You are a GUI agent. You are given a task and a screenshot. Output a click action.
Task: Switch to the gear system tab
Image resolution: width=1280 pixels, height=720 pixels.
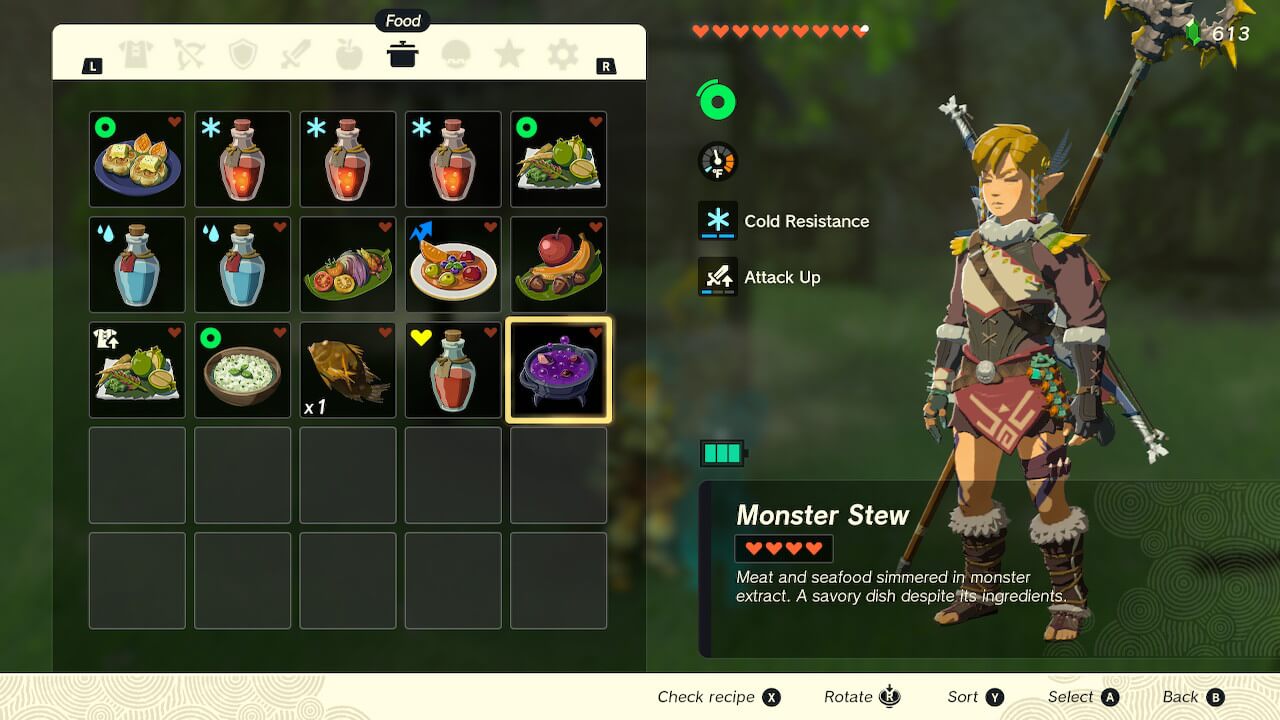(562, 54)
